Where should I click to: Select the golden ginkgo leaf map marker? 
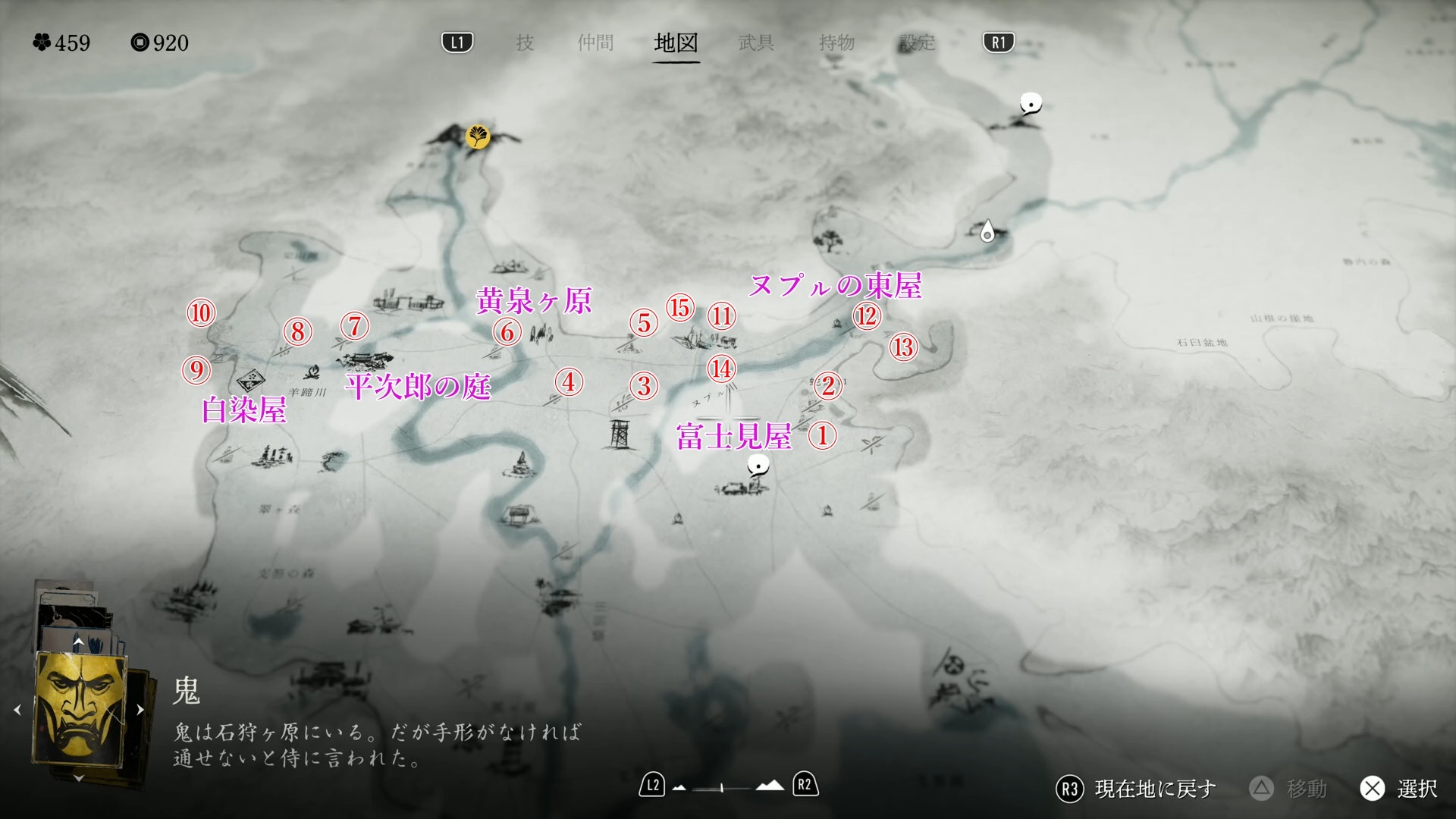(x=479, y=137)
